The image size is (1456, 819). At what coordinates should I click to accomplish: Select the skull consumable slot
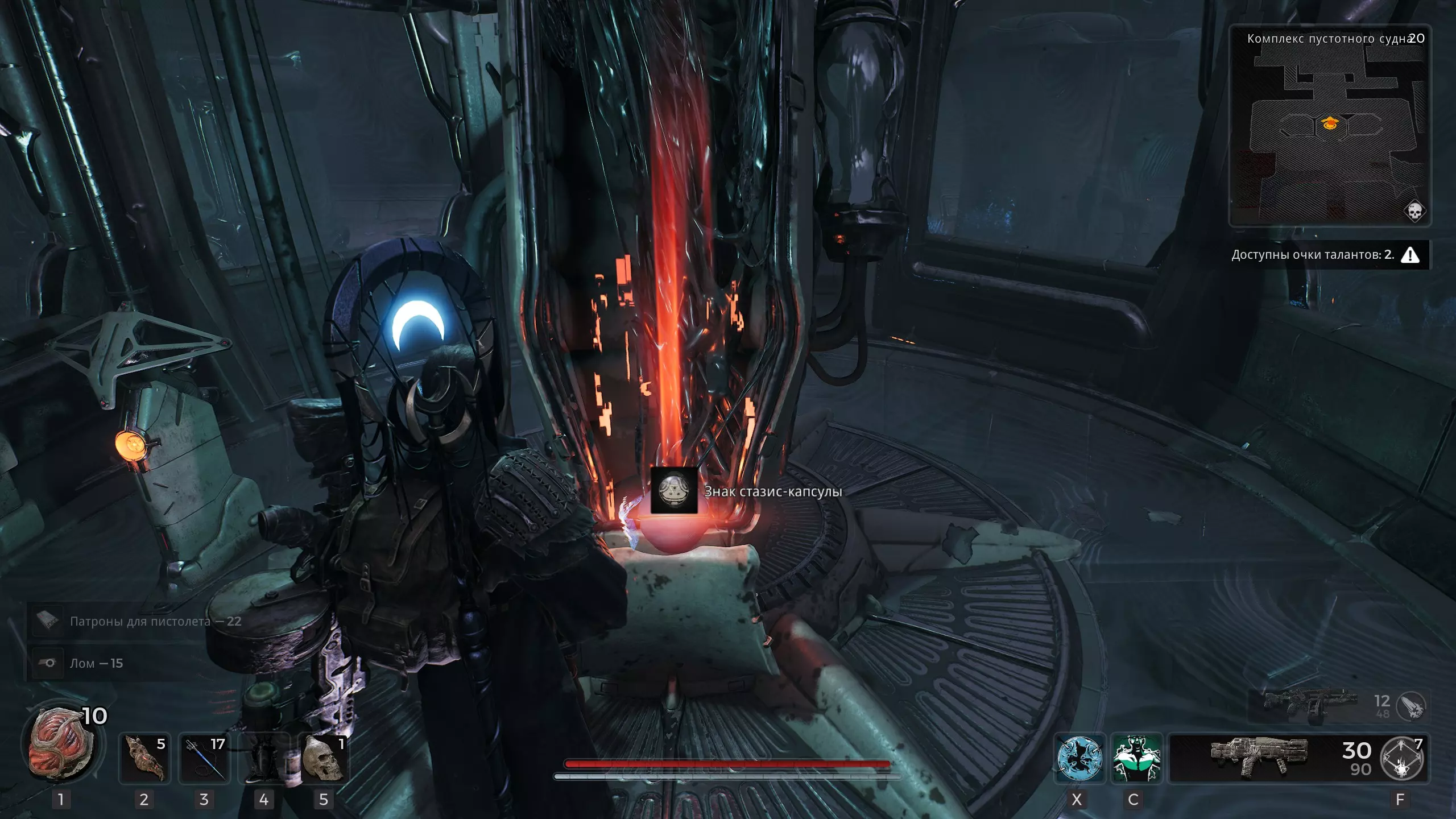click(323, 758)
